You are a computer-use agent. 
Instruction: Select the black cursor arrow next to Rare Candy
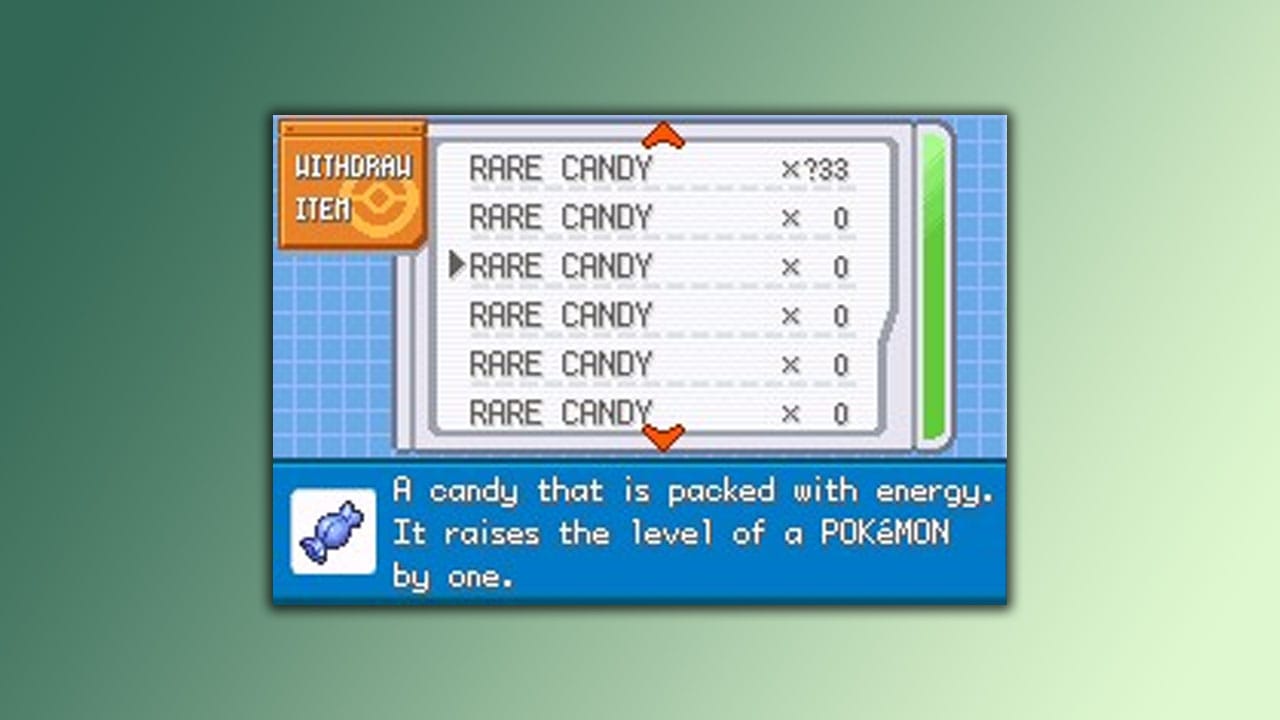coord(458,265)
